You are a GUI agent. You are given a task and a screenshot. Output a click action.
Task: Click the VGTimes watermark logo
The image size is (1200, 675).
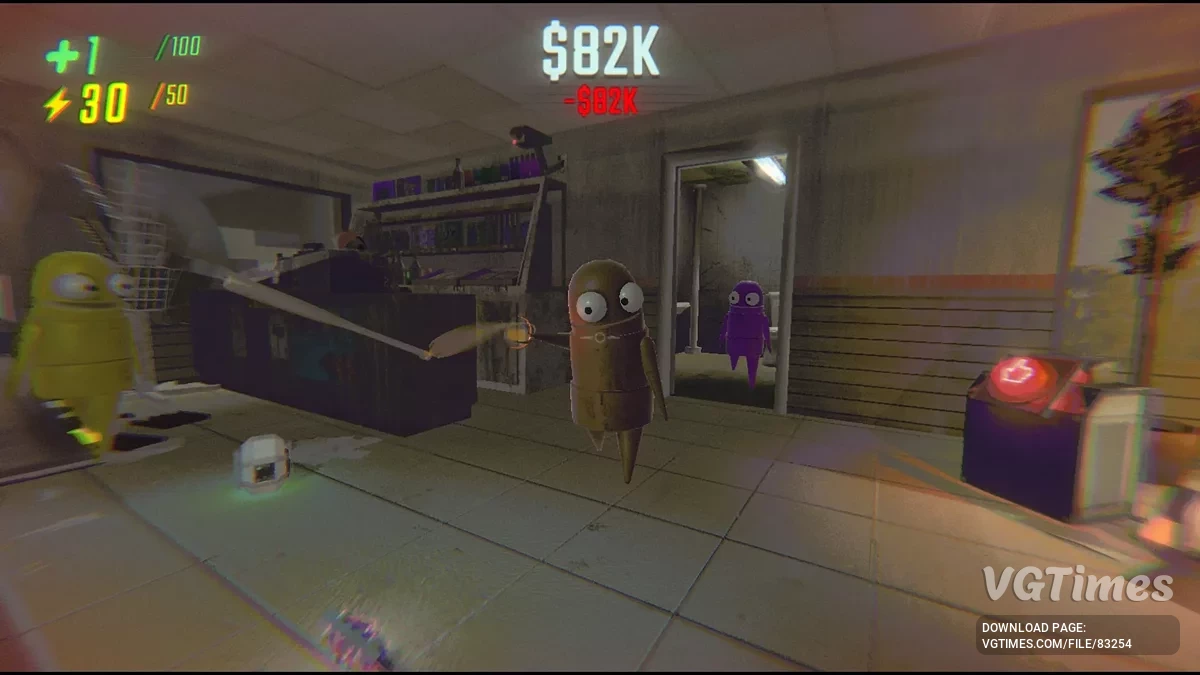click(x=1077, y=585)
